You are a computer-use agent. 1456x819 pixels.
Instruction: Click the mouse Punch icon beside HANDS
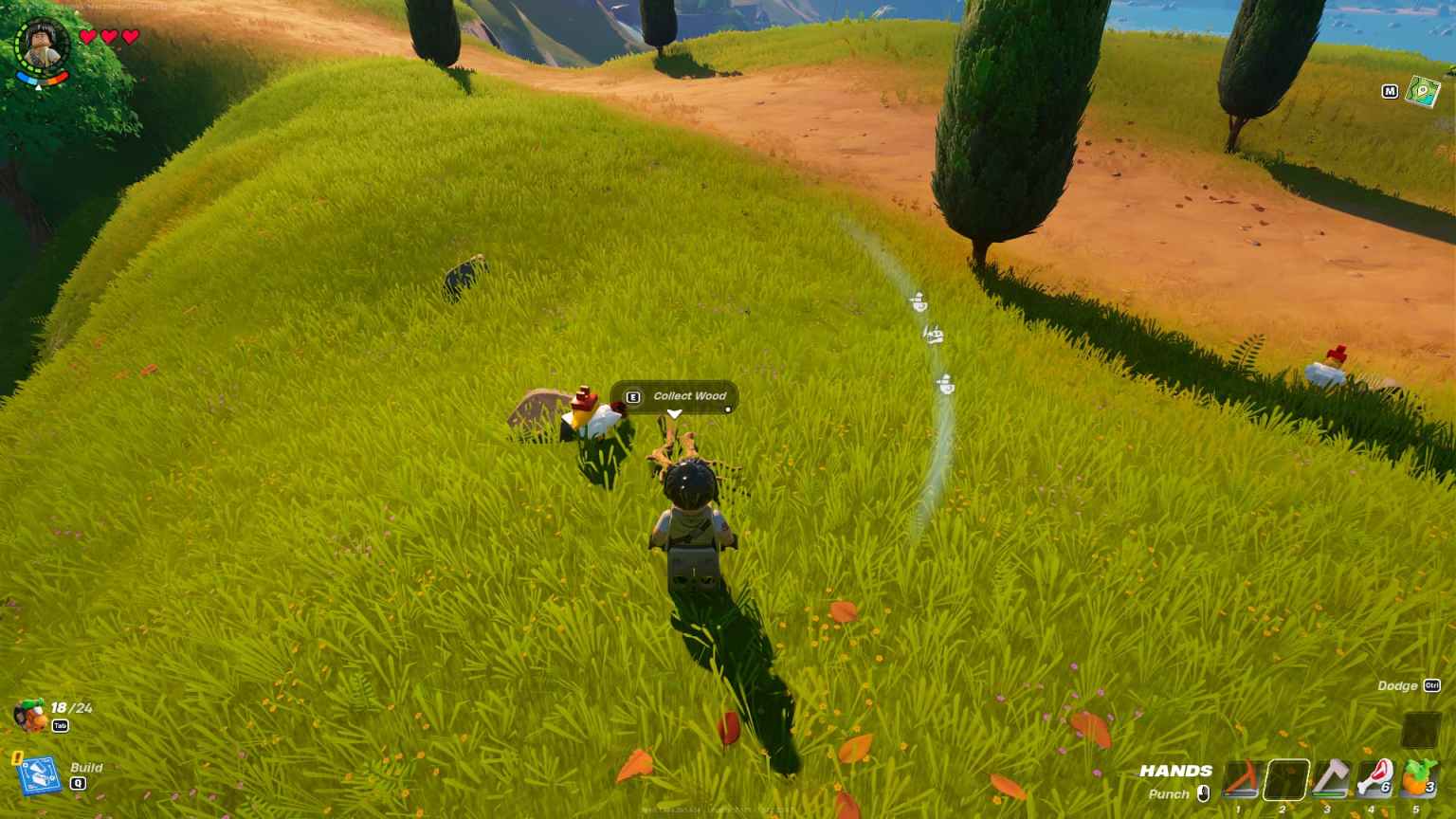click(x=1206, y=794)
